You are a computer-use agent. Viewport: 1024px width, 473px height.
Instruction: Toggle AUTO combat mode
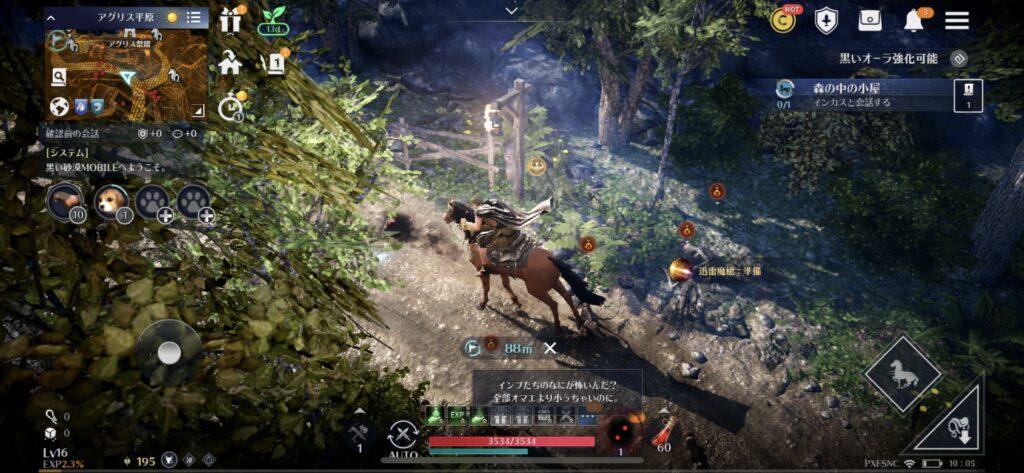click(402, 437)
